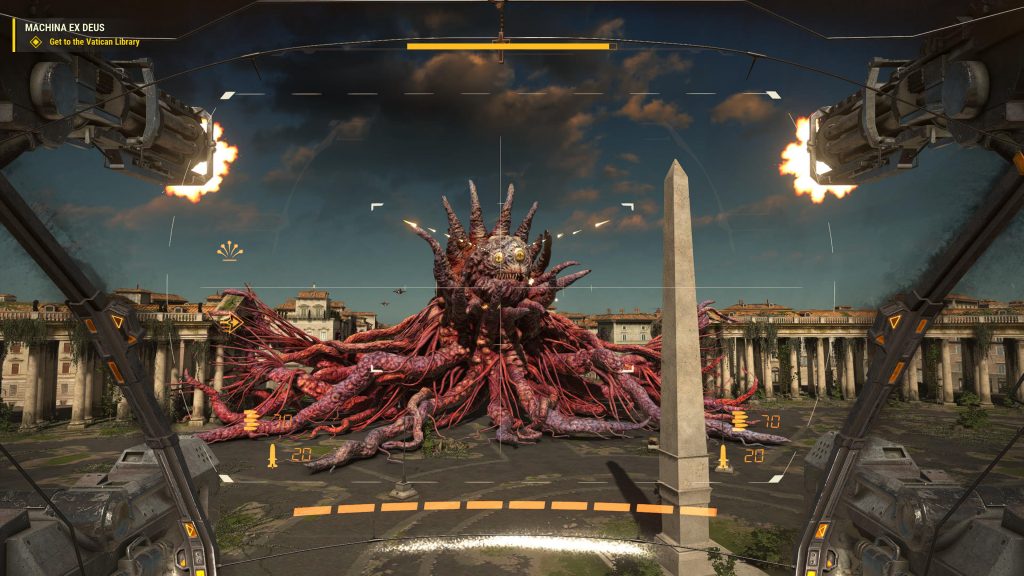
Task: Select the Get to the Vatican Library objective
Action: [94, 42]
